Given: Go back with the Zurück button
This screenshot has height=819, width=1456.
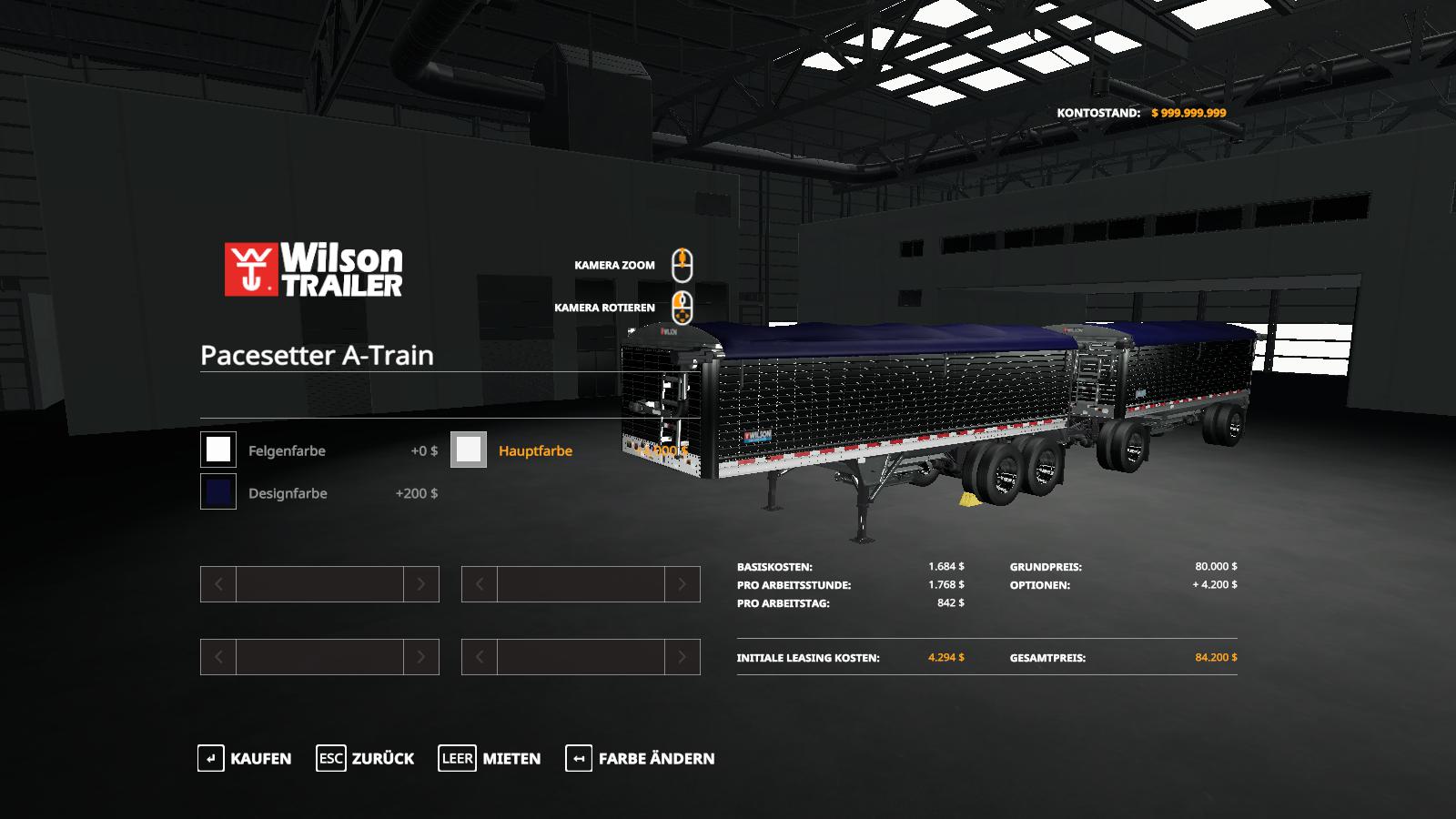Looking at the screenshot, I should tap(365, 758).
